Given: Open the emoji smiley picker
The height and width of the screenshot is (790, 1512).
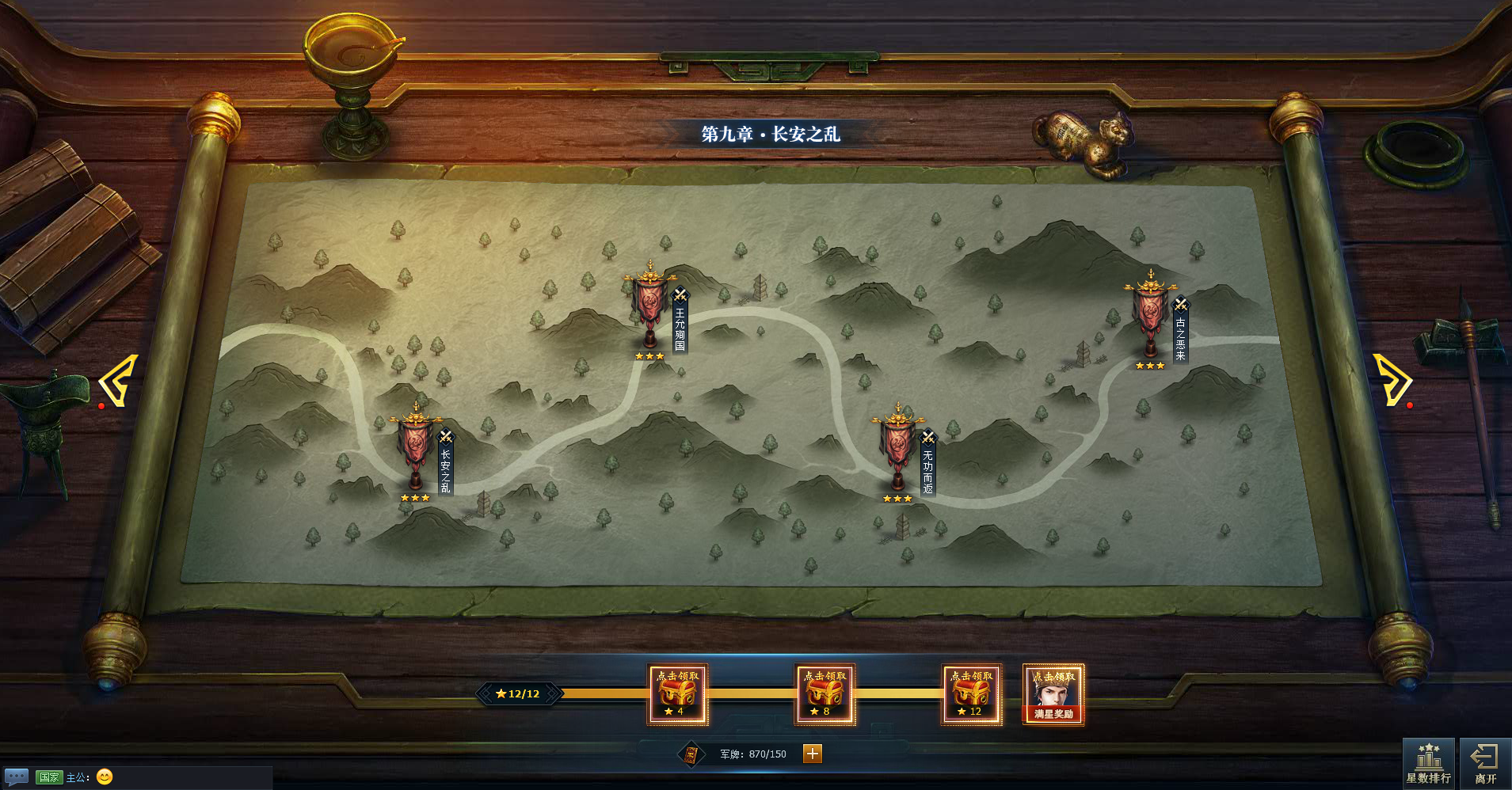Looking at the screenshot, I should [105, 777].
